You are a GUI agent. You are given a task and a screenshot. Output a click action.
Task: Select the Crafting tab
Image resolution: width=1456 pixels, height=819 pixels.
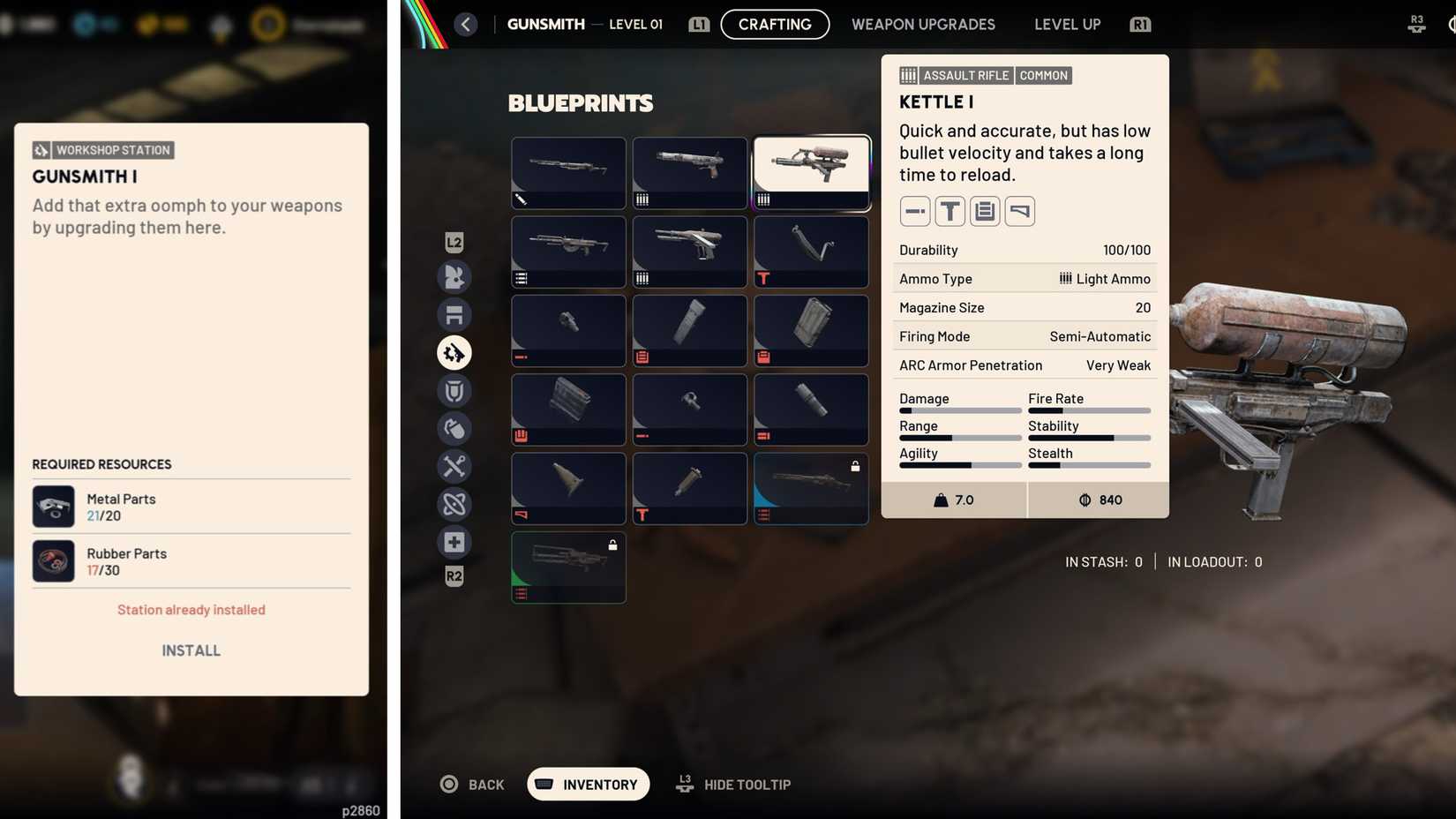pos(775,24)
